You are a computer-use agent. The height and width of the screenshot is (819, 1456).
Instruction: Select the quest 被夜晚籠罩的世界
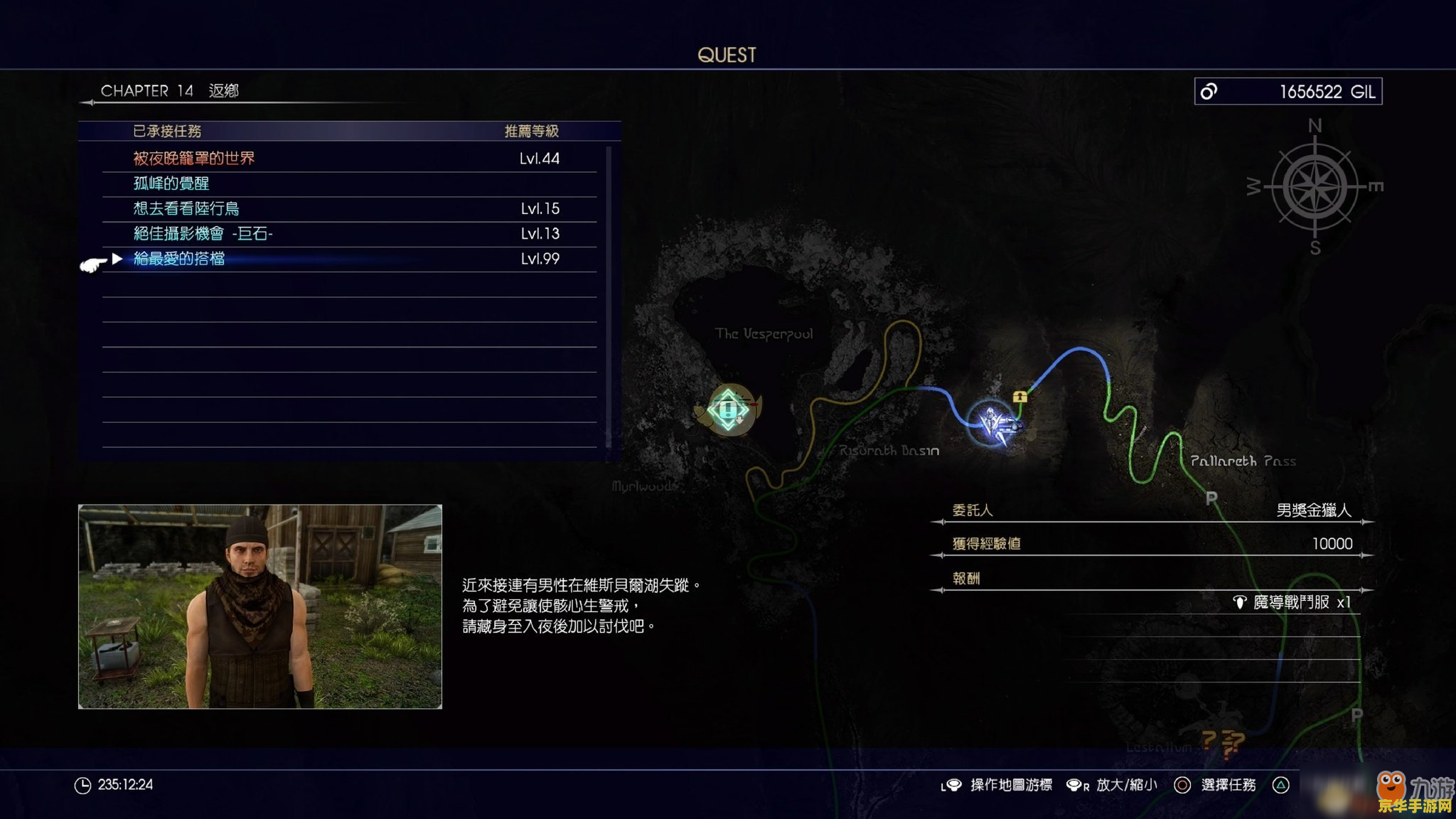point(193,159)
